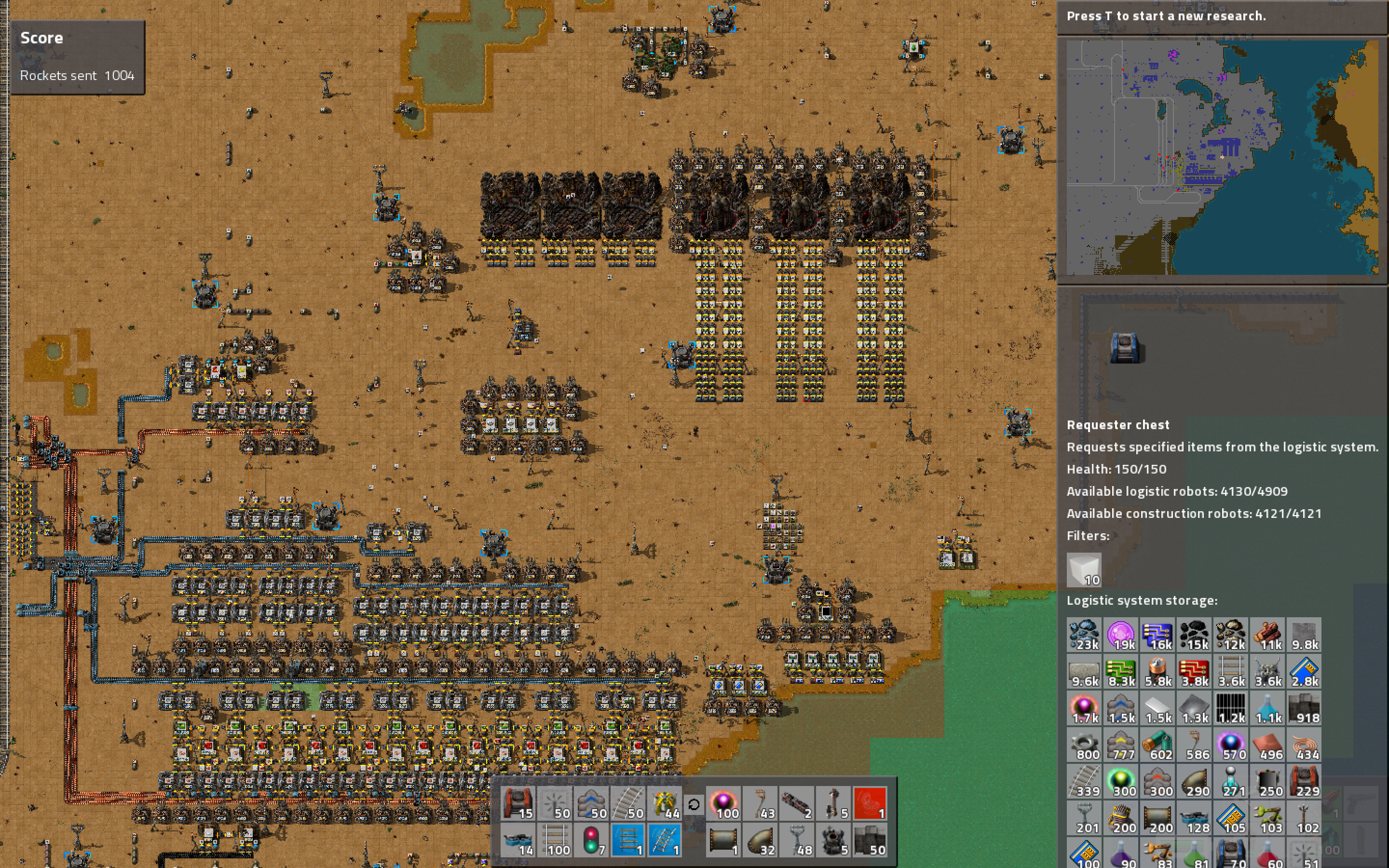Choose the straight rail blueprint slot

tap(628, 839)
